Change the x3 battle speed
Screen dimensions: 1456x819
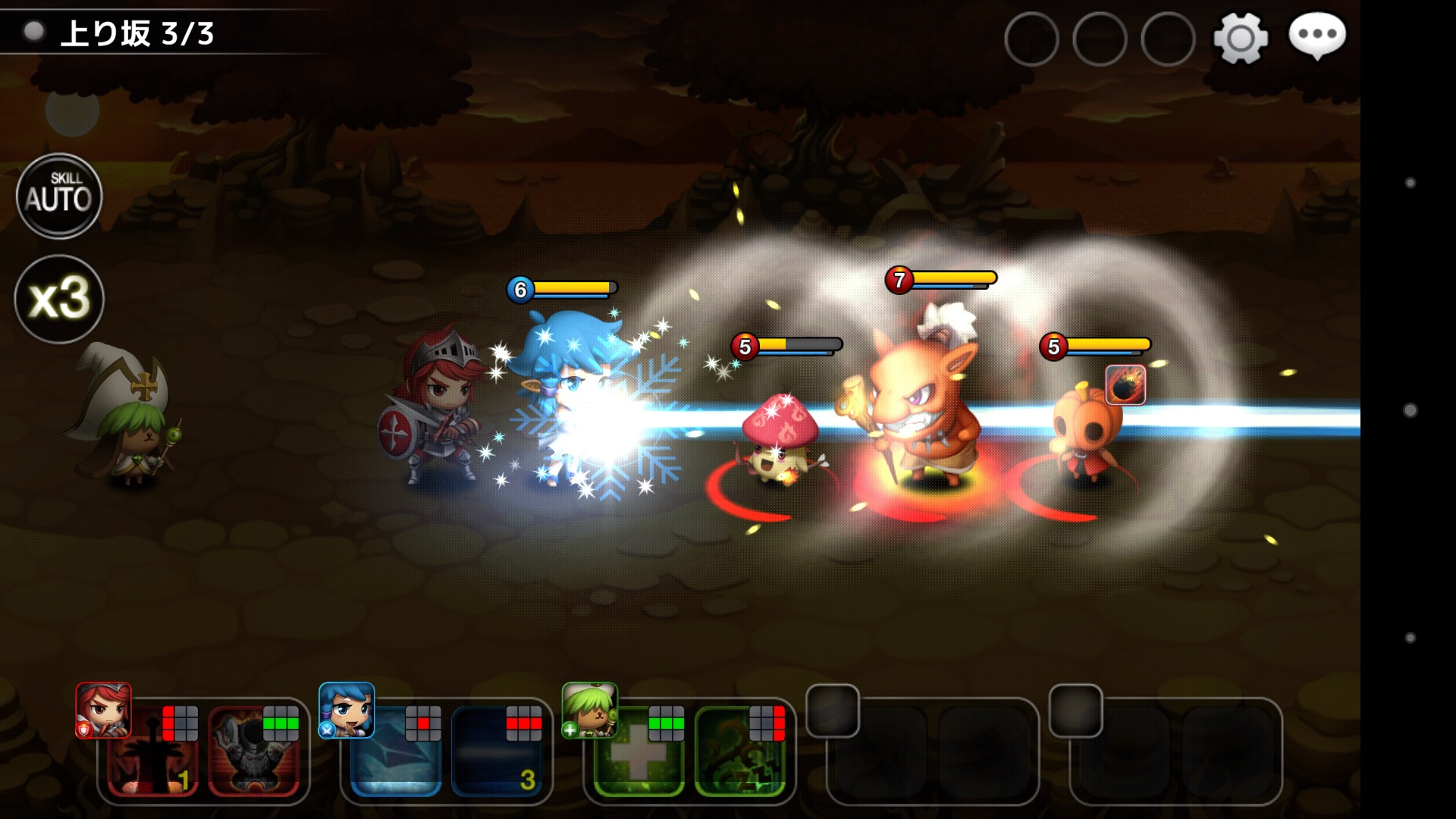[59, 299]
